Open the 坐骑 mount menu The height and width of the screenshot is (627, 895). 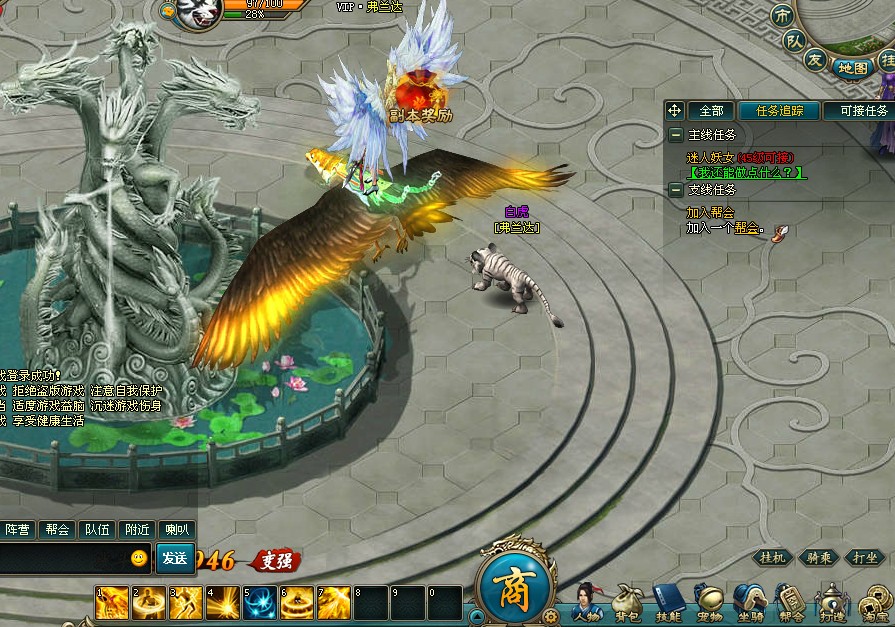tap(749, 605)
